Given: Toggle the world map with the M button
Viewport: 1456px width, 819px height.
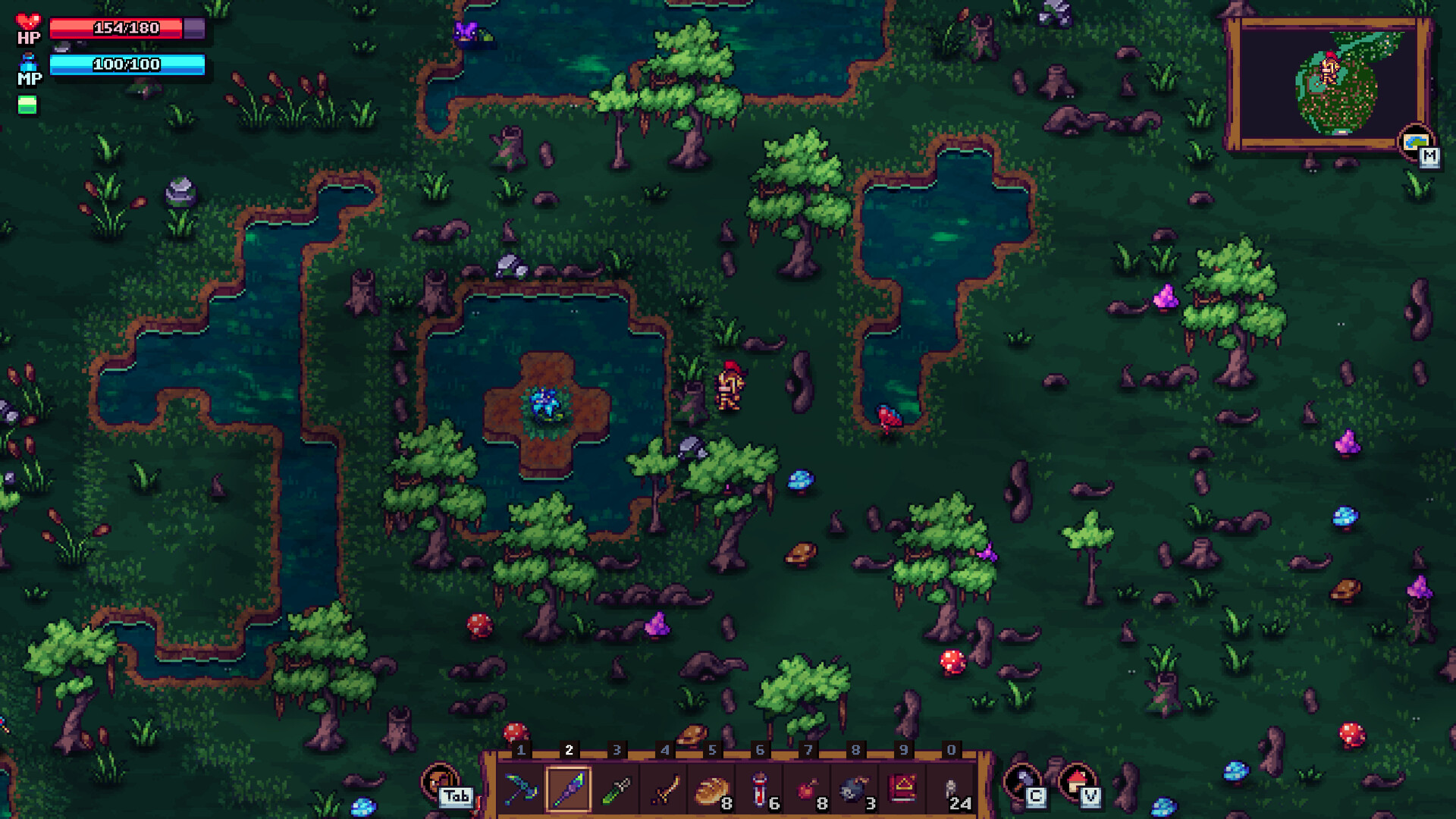Looking at the screenshot, I should [x=1429, y=158].
